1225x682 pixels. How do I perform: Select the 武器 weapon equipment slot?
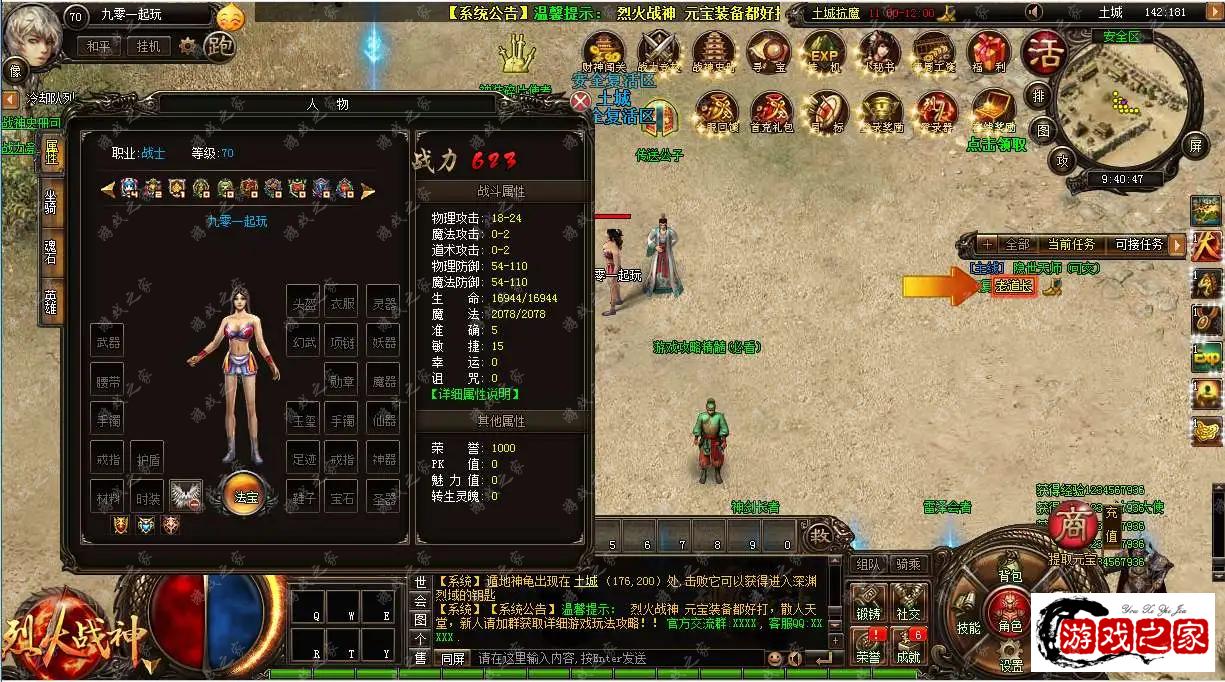coord(107,341)
